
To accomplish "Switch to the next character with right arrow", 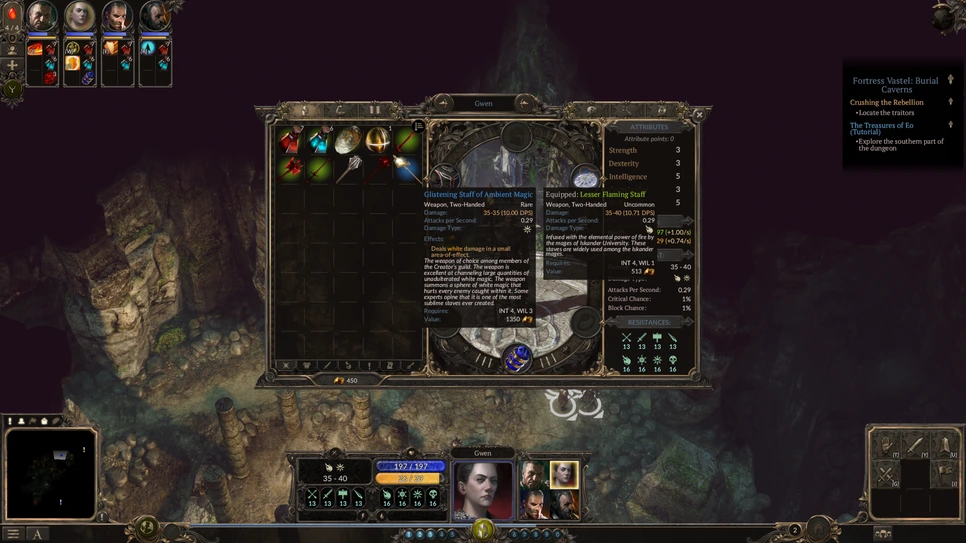I will coord(523,103).
